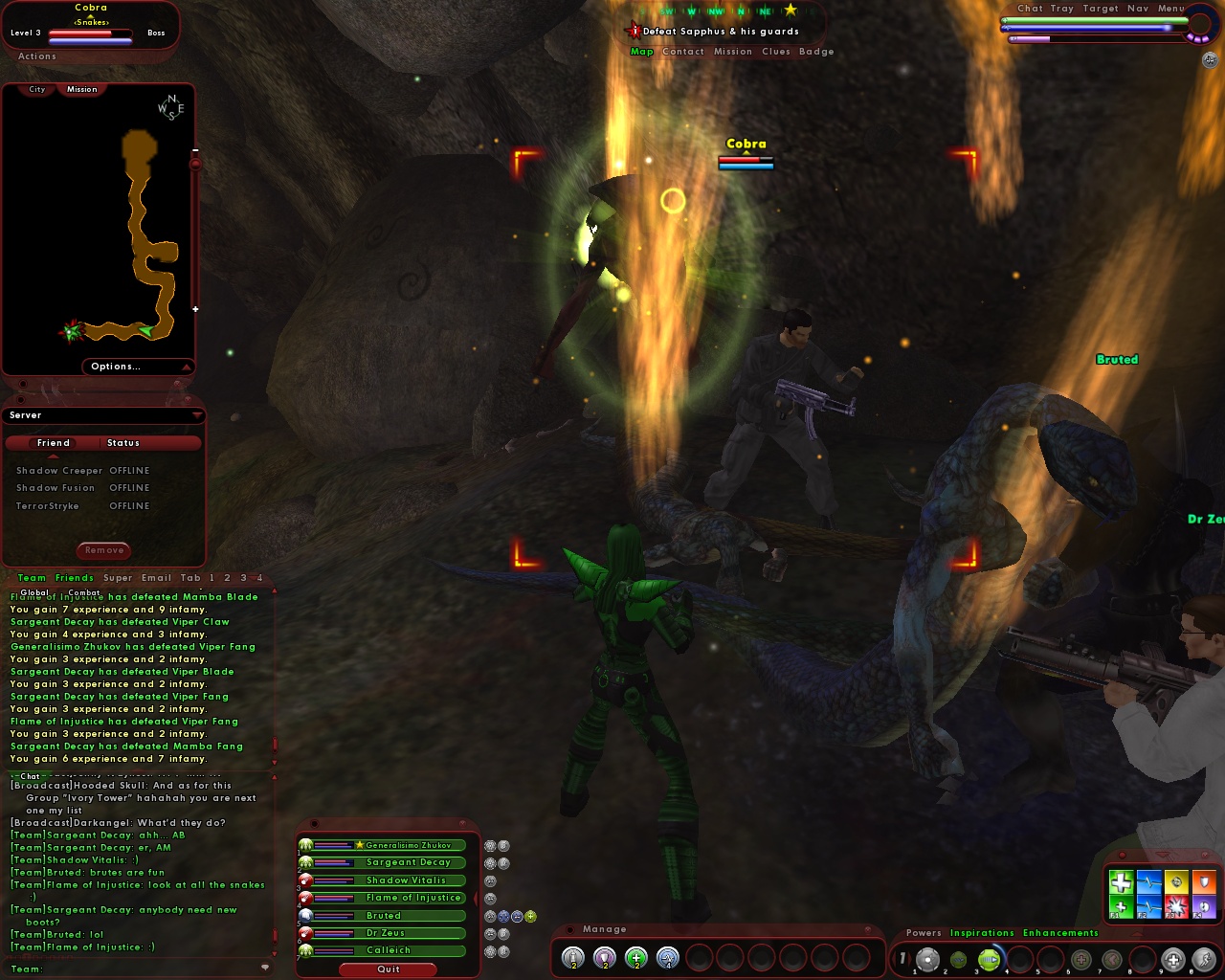Viewport: 1225px width, 980px height.
Task: Toggle the Enhancements tray label
Action: 1060,932
